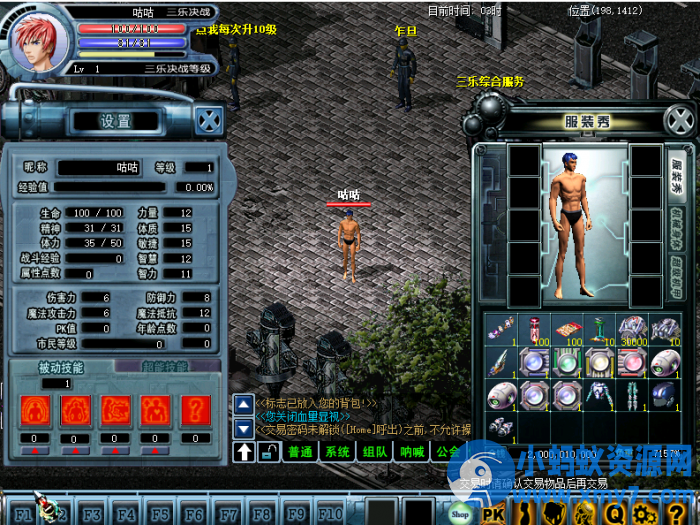
Task: Open the 超级机甲 side tab
Action: tap(676, 276)
